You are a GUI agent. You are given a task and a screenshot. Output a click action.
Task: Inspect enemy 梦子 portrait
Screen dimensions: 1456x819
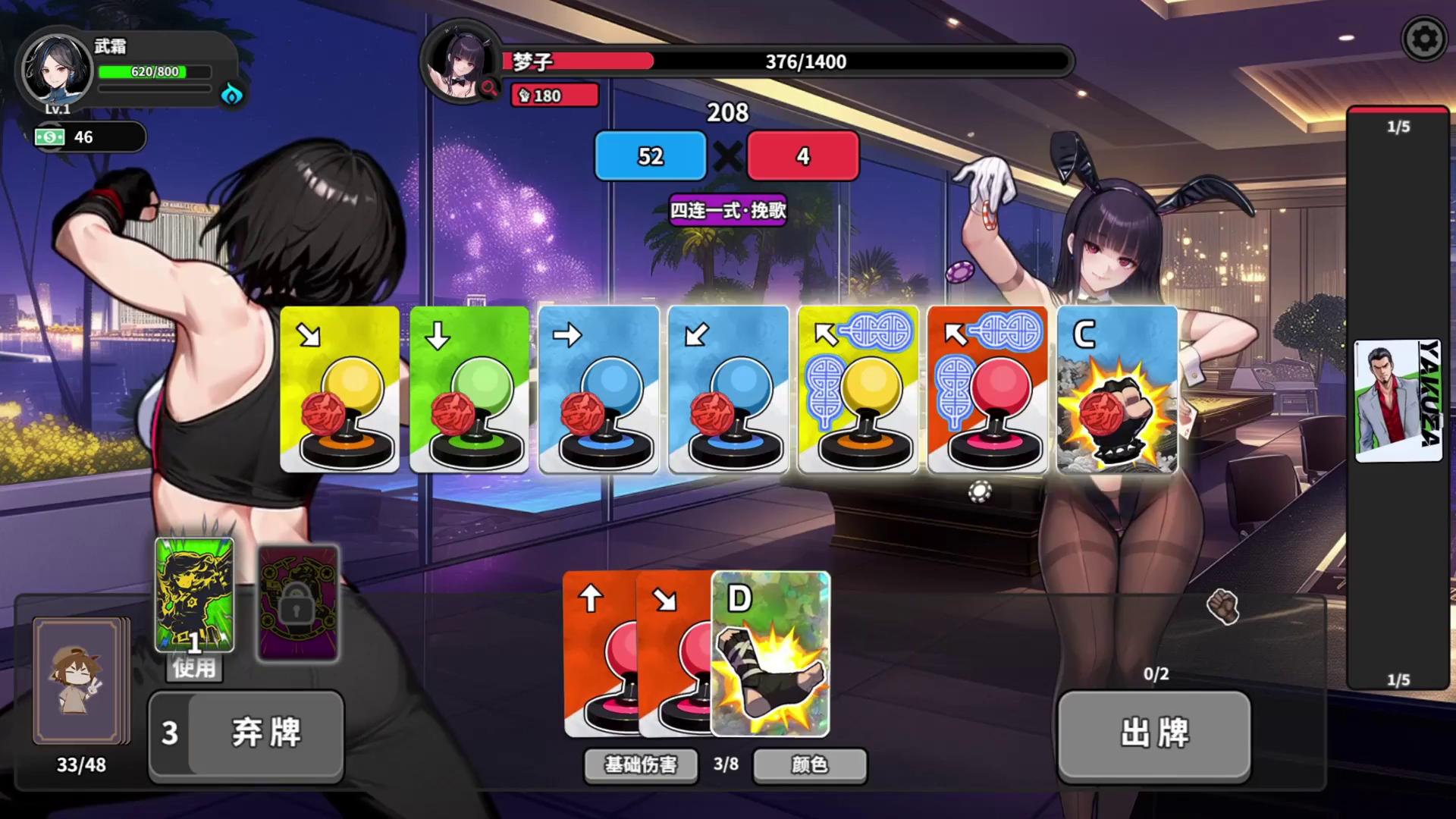[460, 63]
